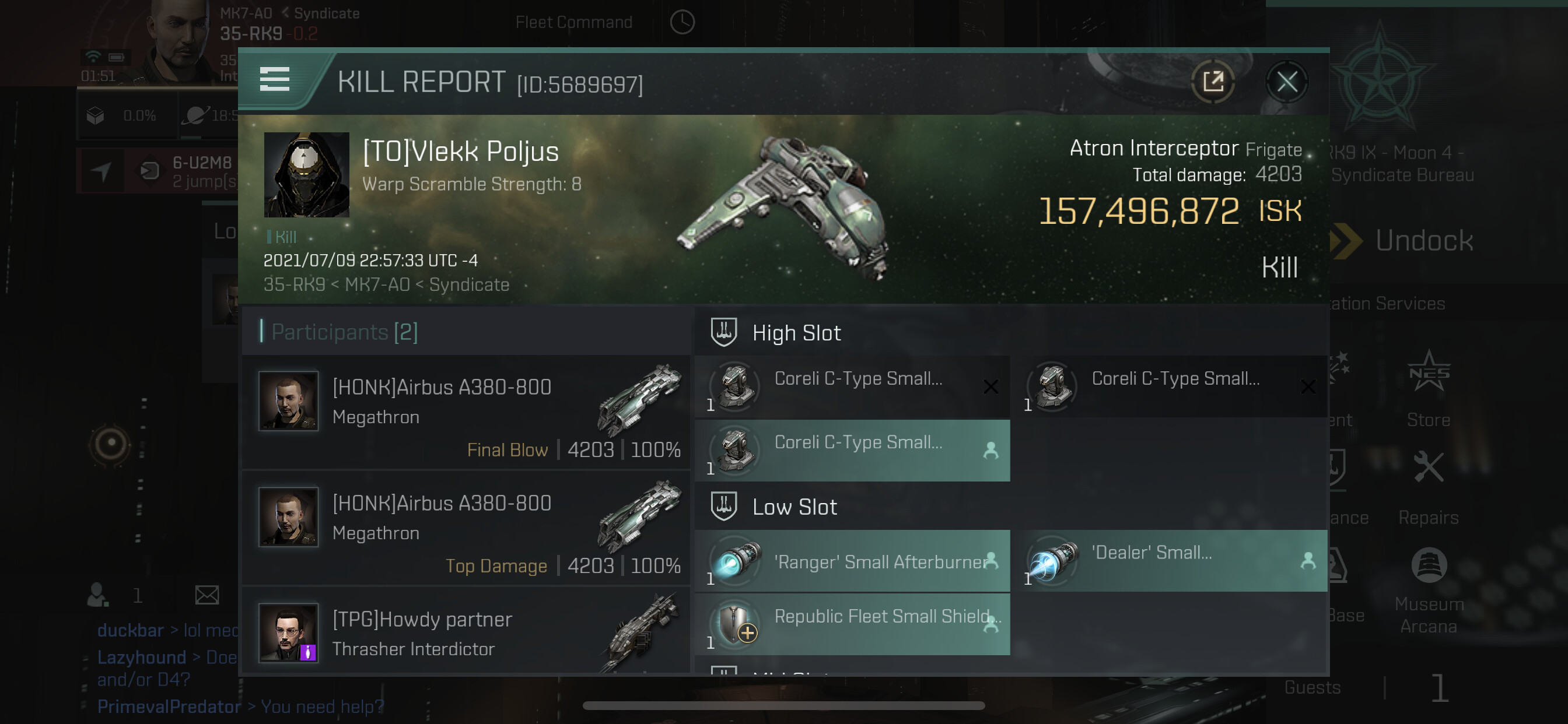Select the Top Damage Airbus A380-800 participant row
Image resolution: width=1568 pixels, height=724 pixels.
(467, 528)
